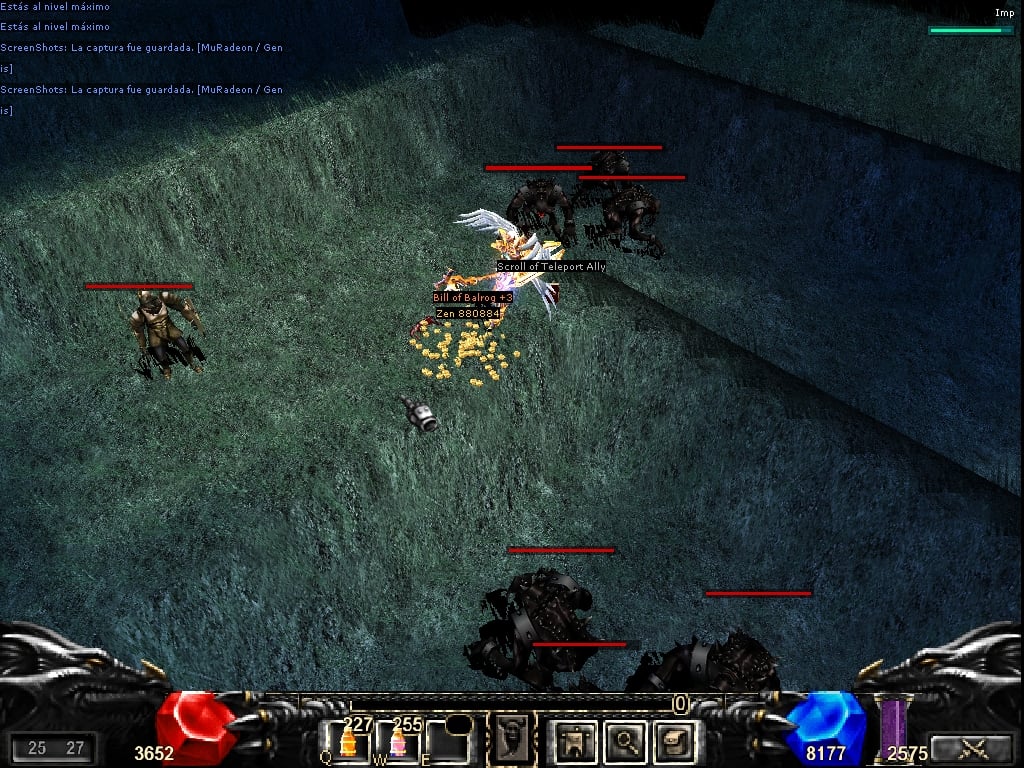This screenshot has height=768, width=1024.
Task: Open the treasure chest inventory button
Action: click(x=673, y=742)
